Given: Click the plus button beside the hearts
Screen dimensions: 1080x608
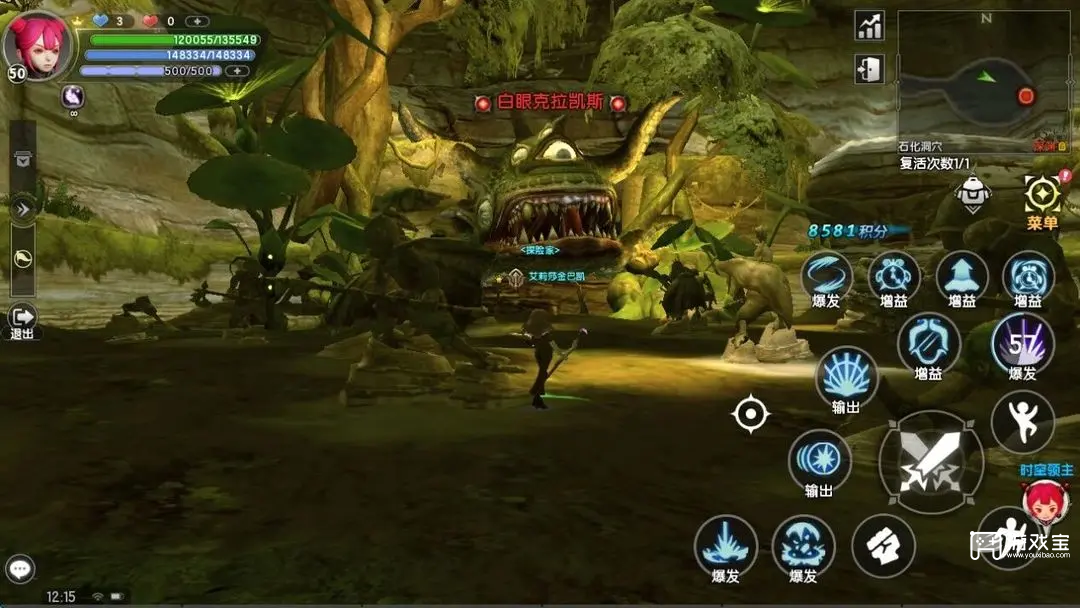Looking at the screenshot, I should (x=197, y=21).
